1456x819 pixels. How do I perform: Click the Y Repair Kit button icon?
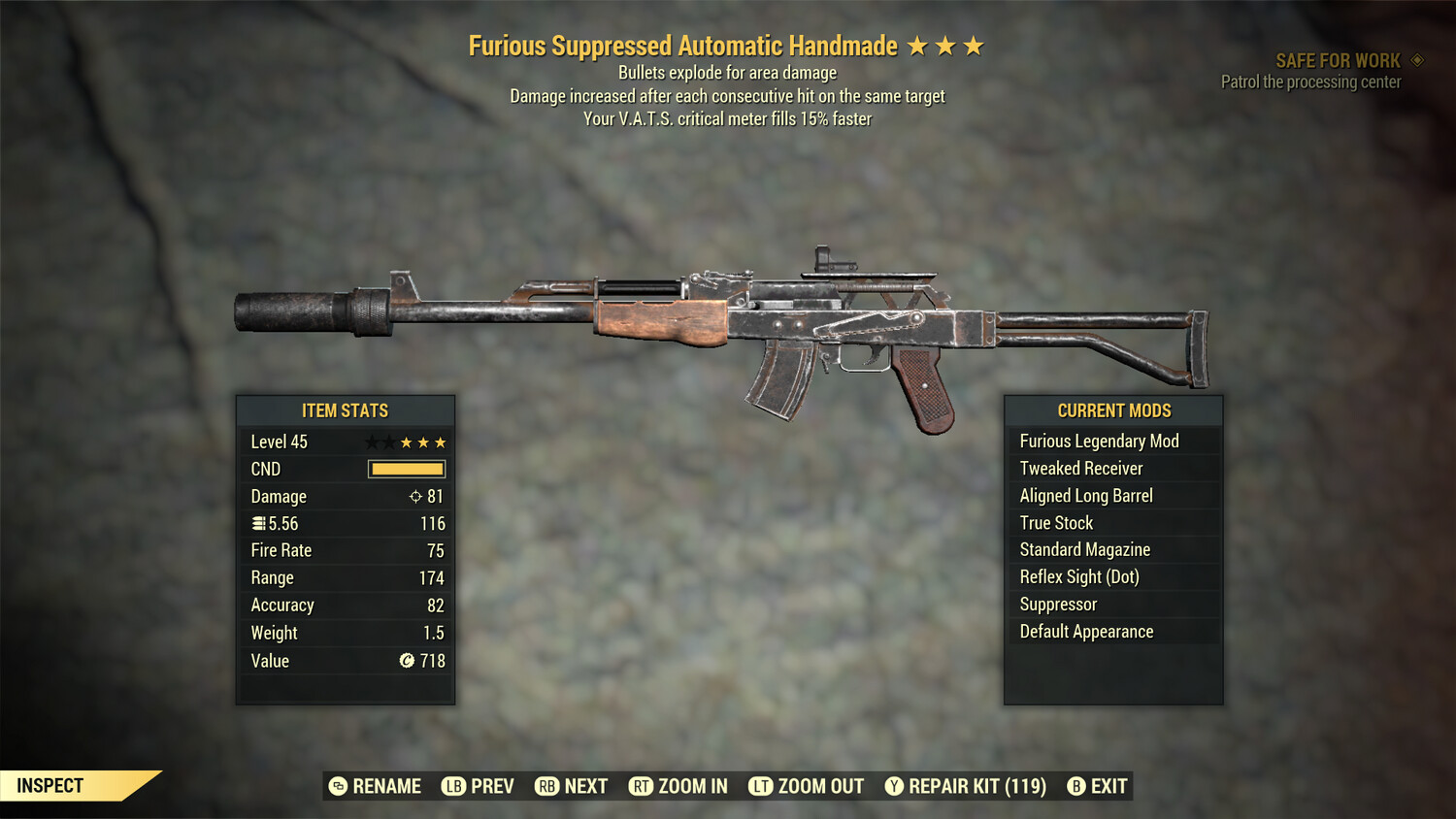coord(893,786)
